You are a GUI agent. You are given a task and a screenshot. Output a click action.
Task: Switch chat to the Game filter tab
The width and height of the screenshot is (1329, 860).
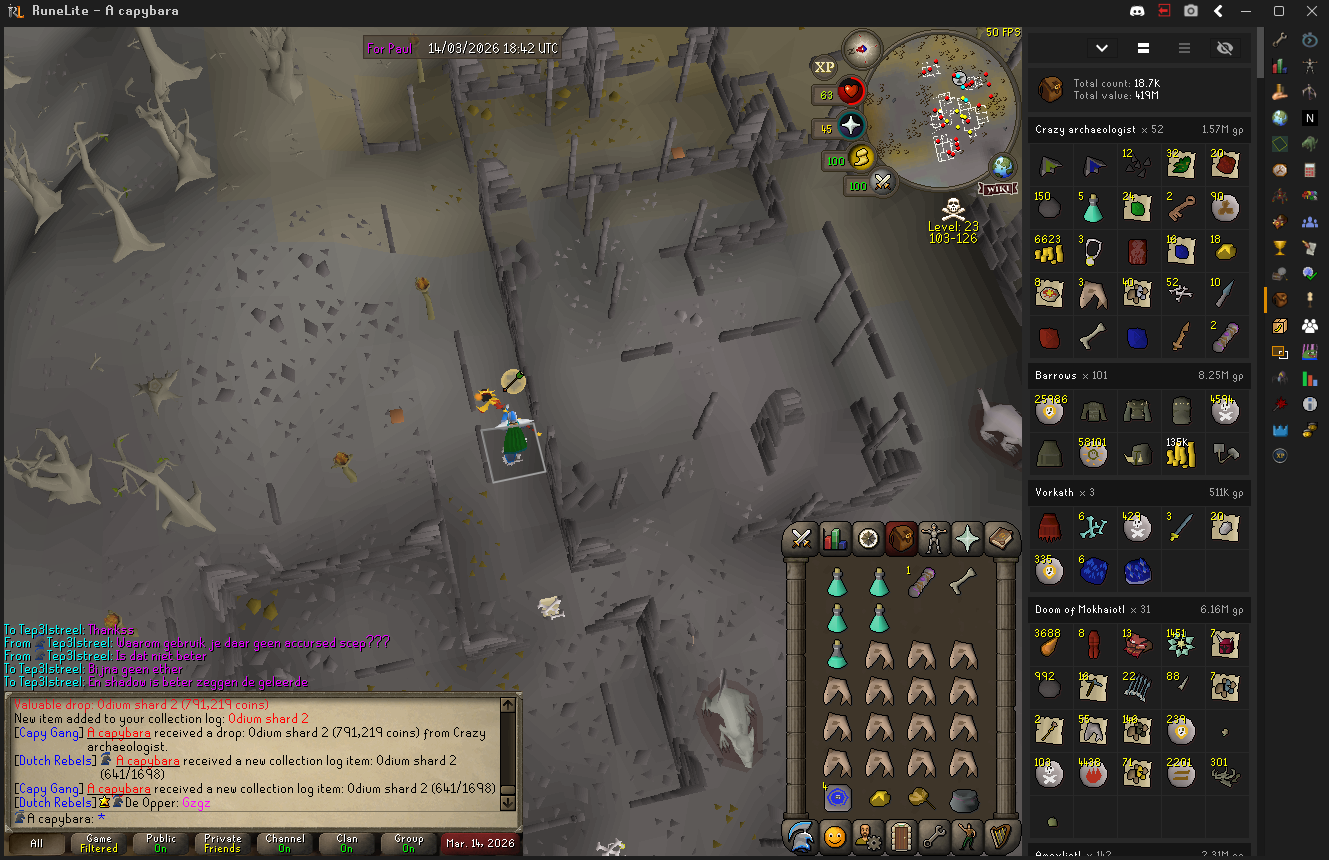[x=99, y=843]
